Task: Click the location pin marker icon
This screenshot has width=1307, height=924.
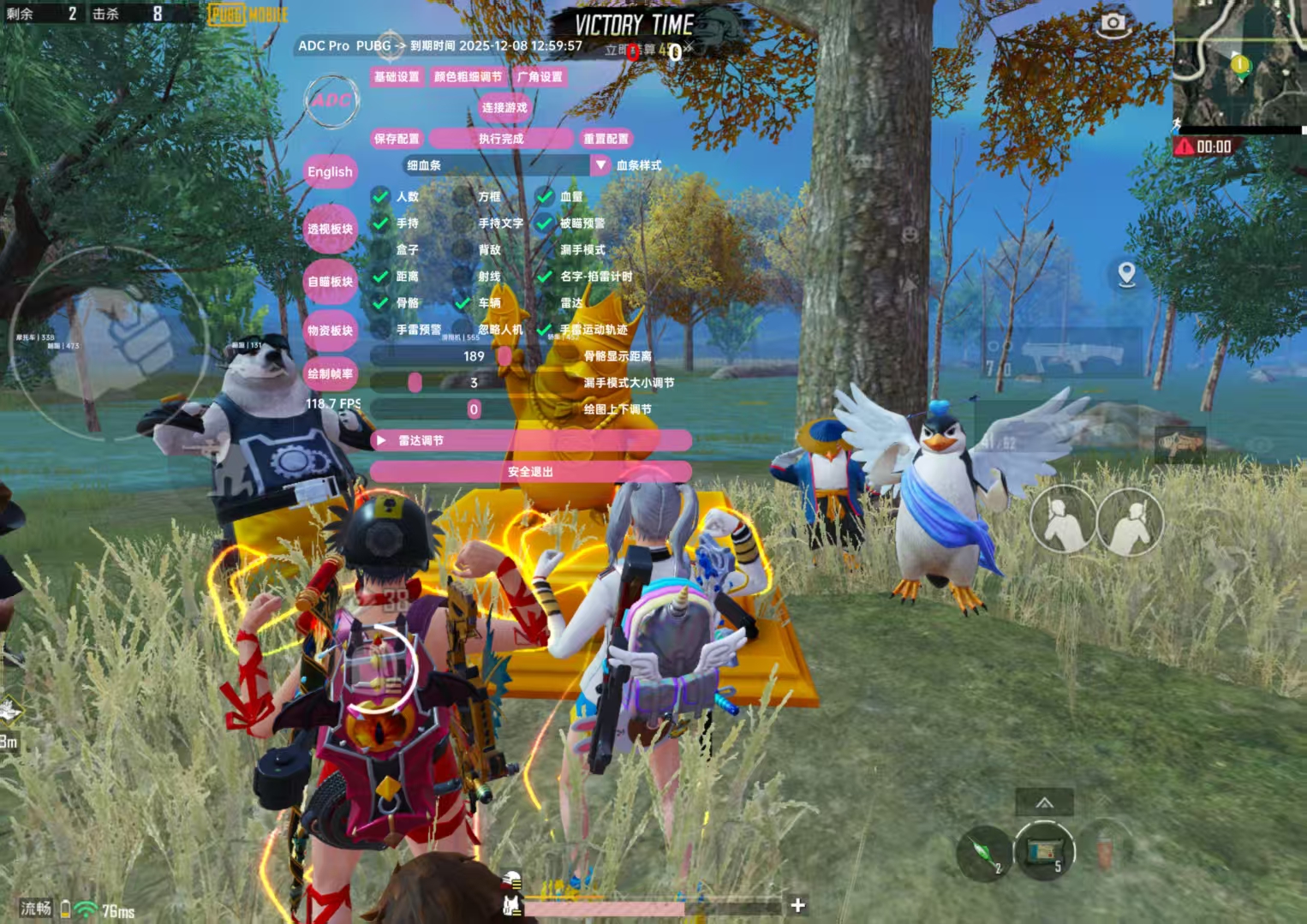Action: (1126, 274)
